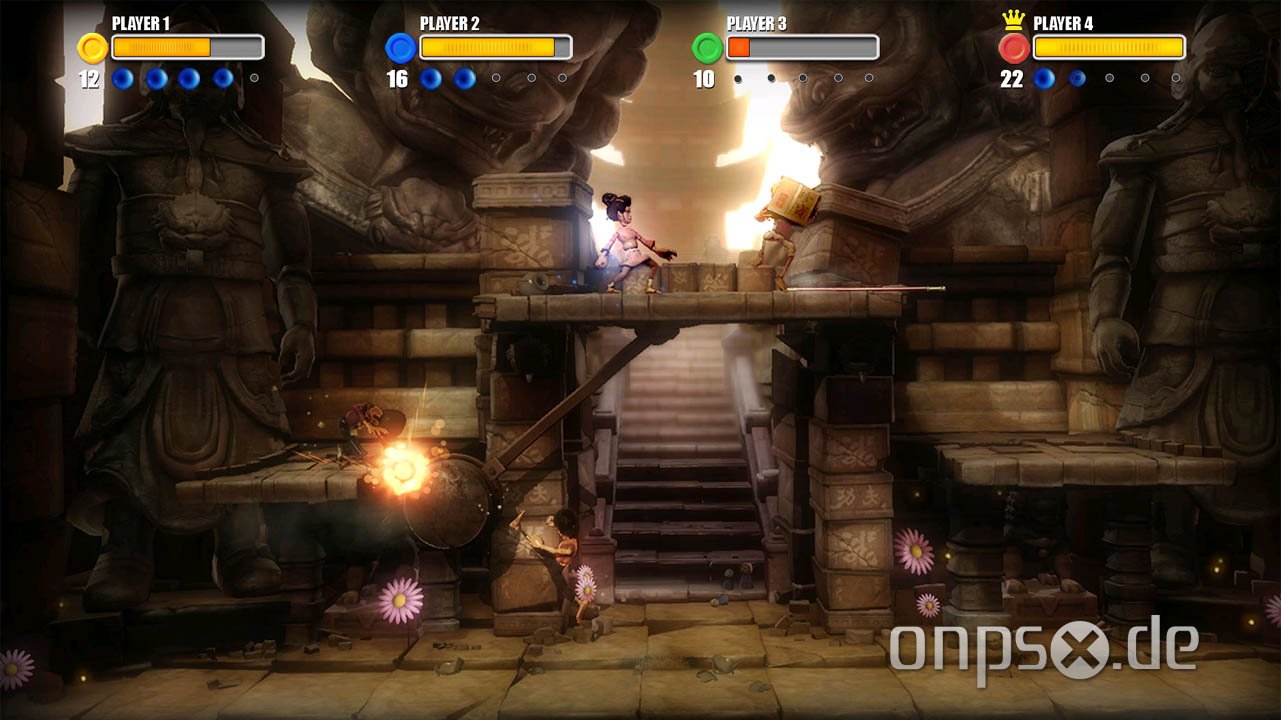Select Player 4's red circle emblem
1281x720 pixels.
[1014, 48]
